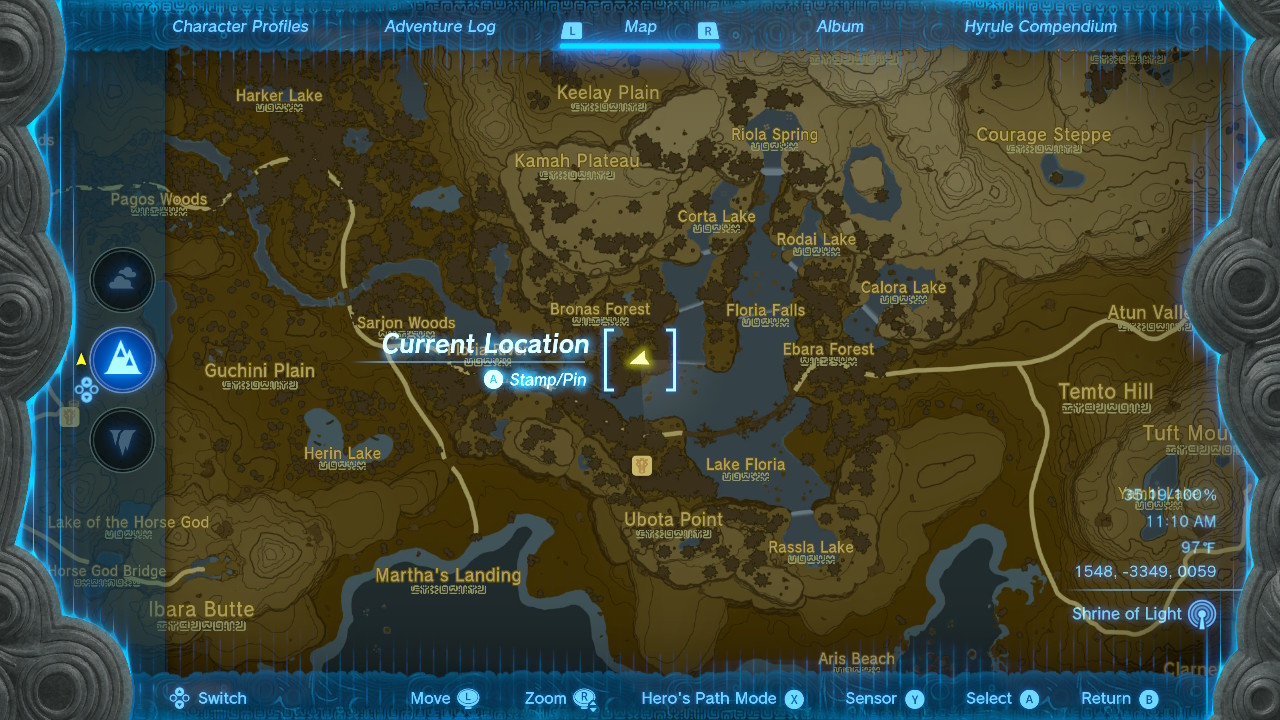The width and height of the screenshot is (1280, 720).
Task: Click the R shoulder button icon beside Map
Action: 710,31
